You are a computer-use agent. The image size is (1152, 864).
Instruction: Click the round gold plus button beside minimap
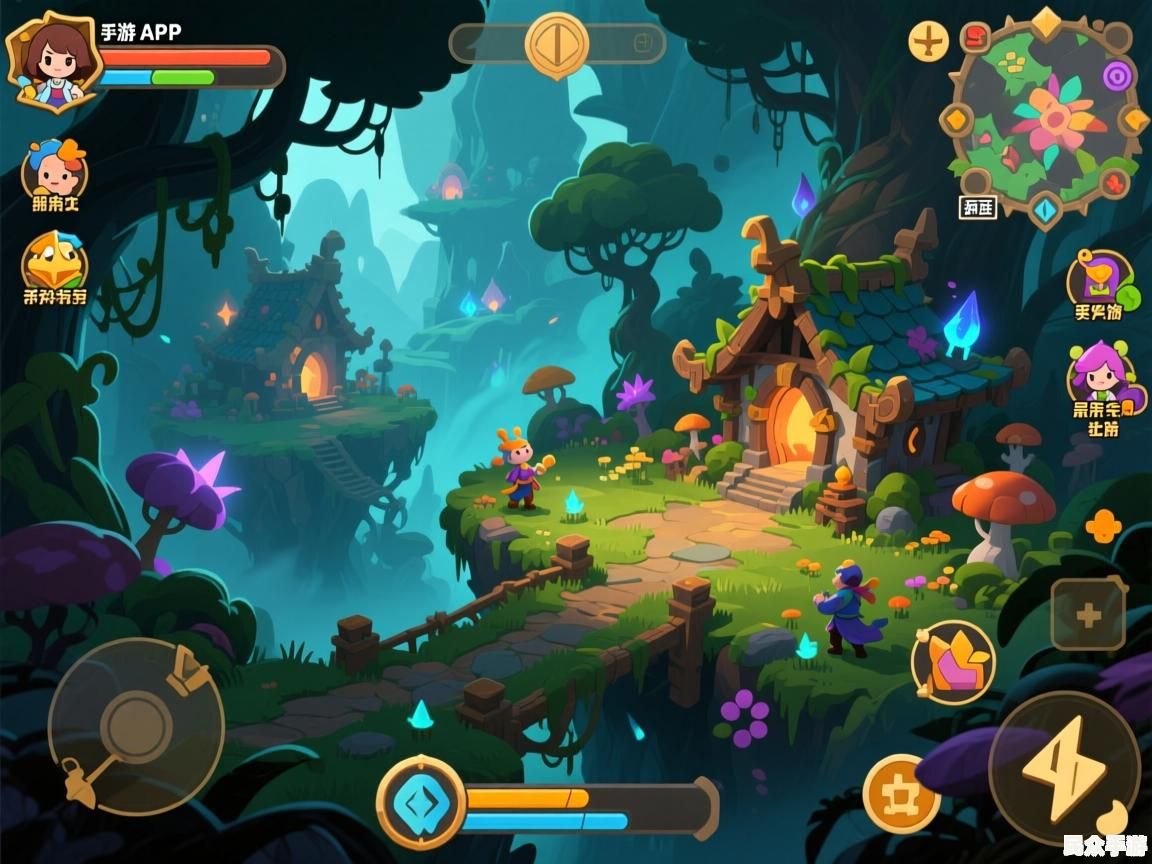coord(929,42)
